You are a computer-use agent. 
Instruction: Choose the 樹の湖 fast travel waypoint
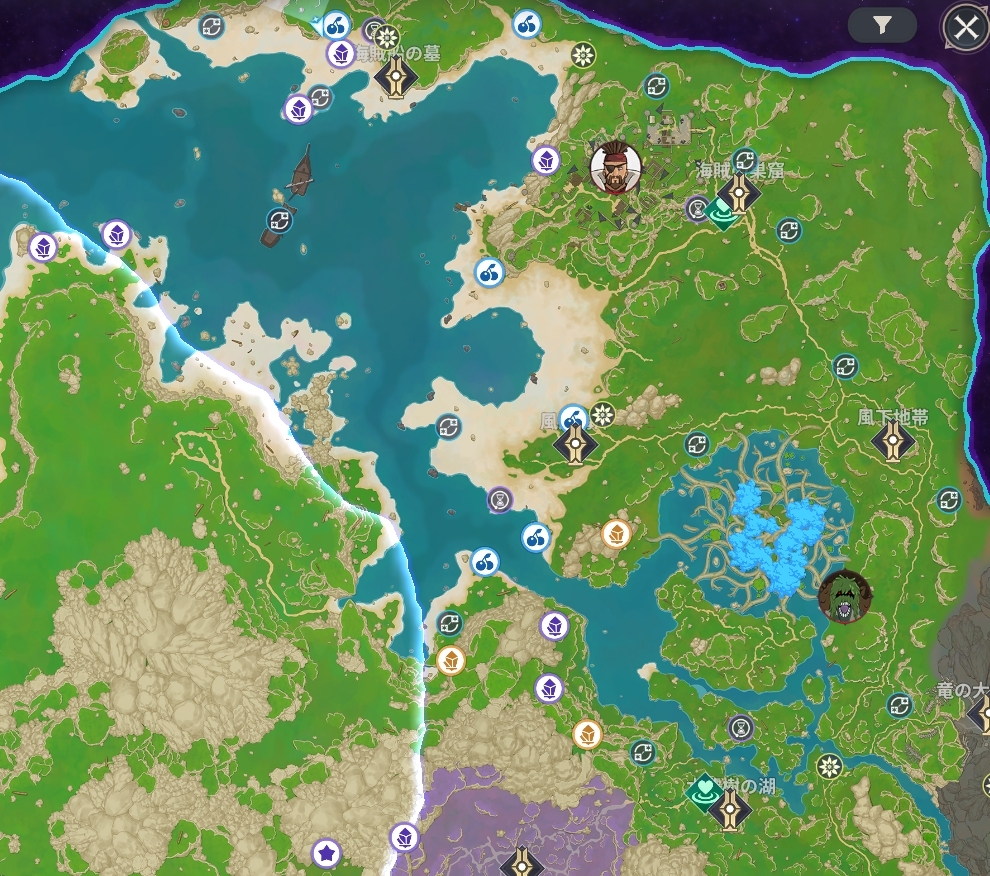tap(730, 809)
